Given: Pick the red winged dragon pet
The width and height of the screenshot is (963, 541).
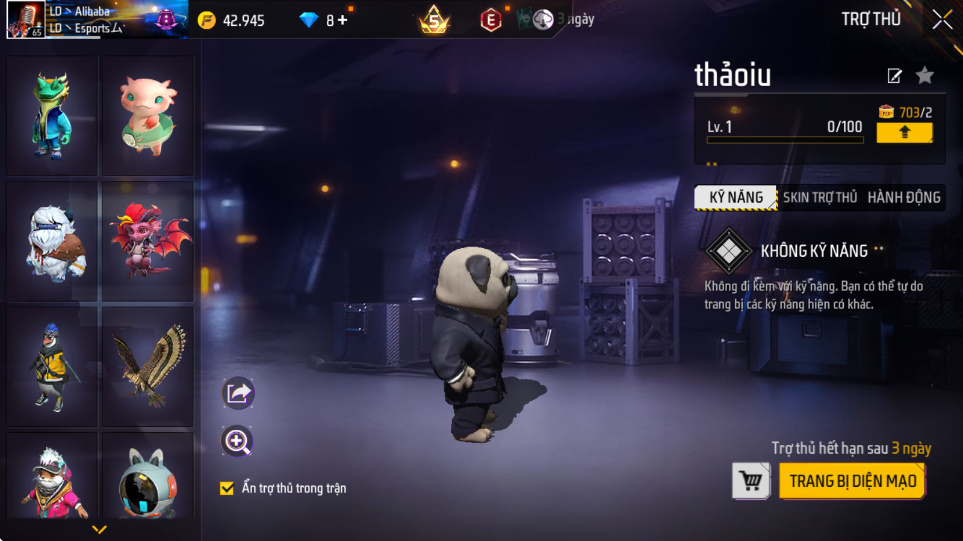Looking at the screenshot, I should 147,241.
